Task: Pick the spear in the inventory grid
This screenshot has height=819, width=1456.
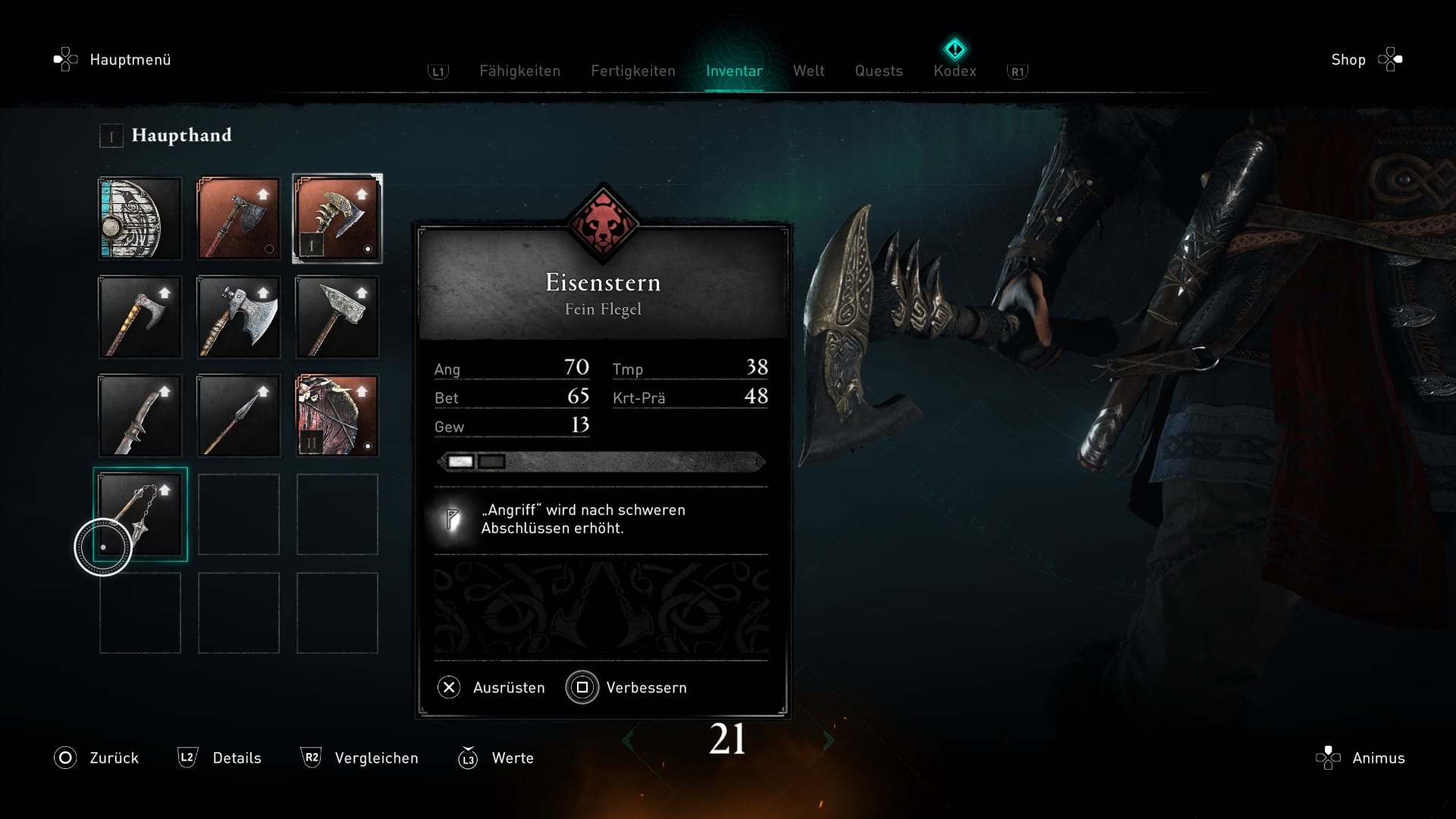Action: click(x=239, y=416)
